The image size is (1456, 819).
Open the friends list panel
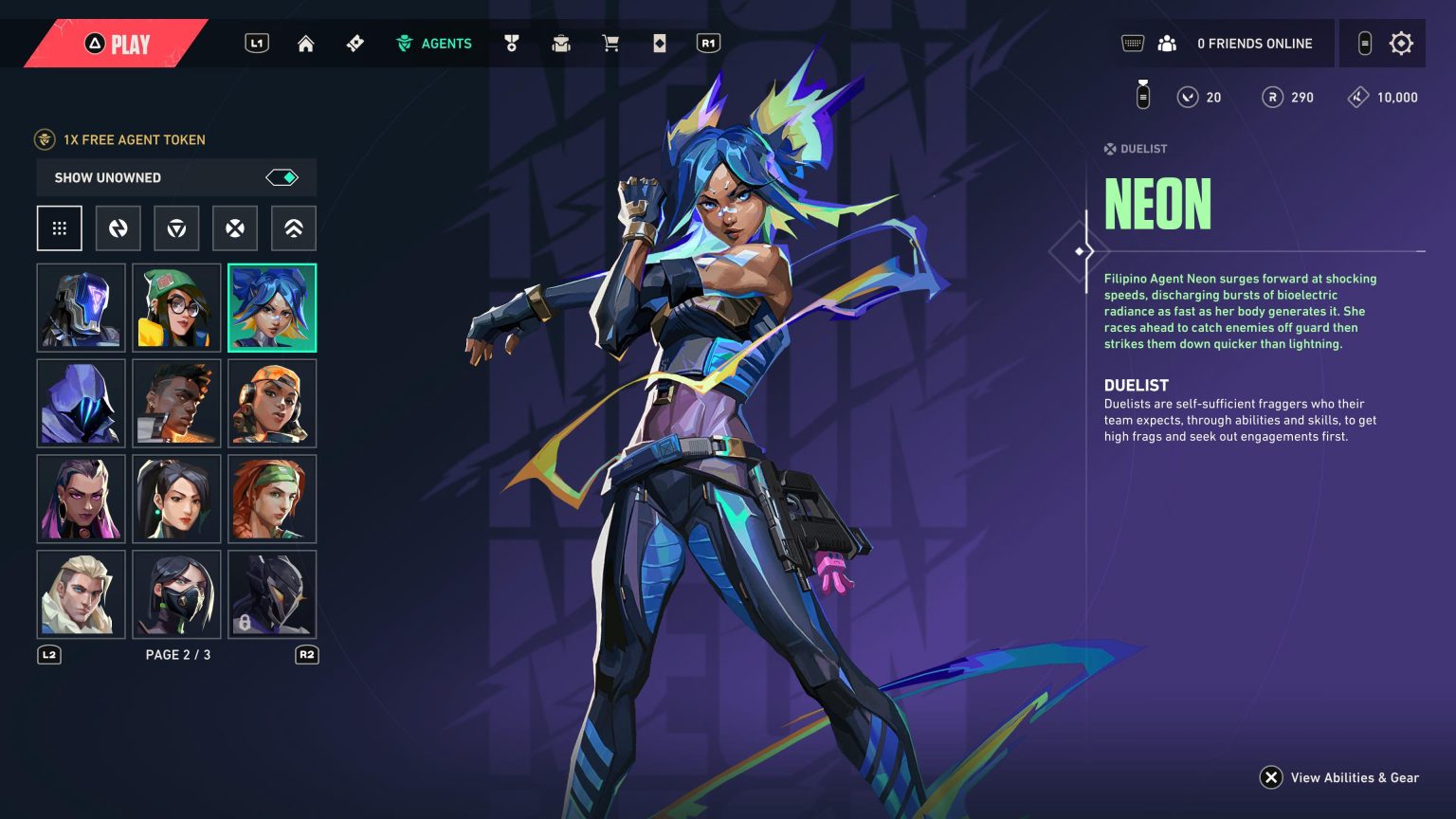point(1167,44)
